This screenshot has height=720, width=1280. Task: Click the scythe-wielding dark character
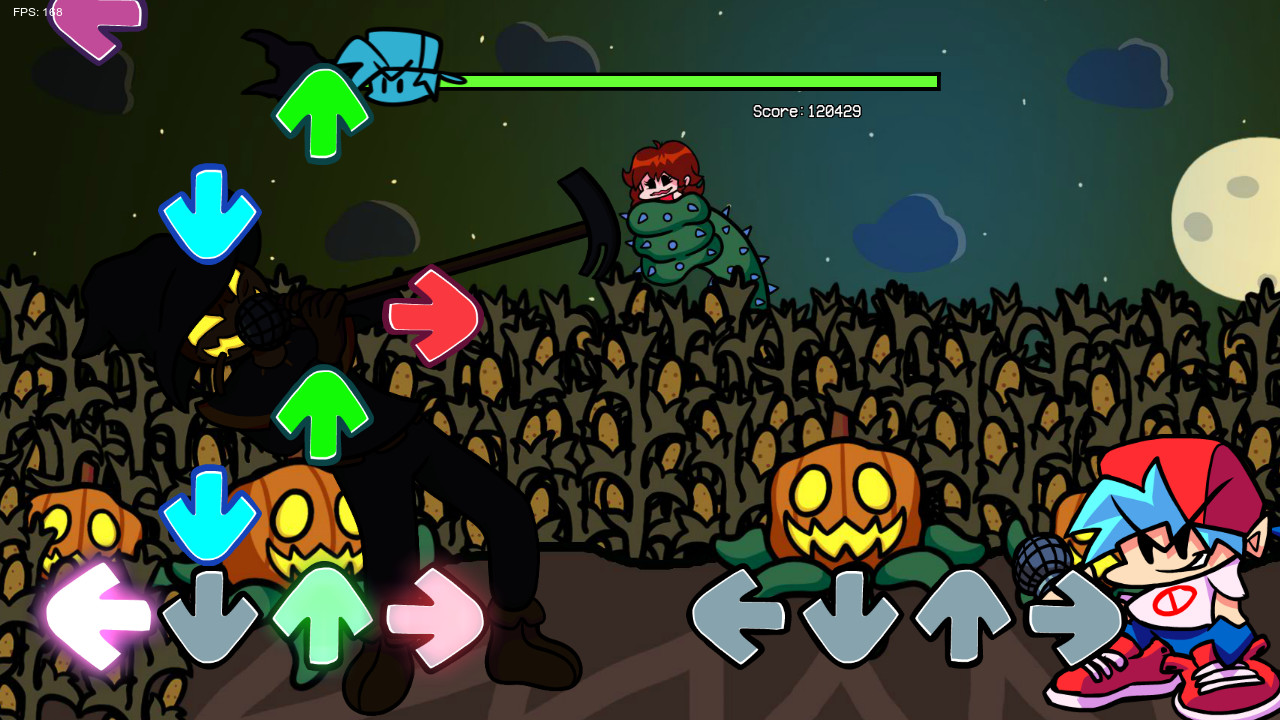click(x=300, y=400)
